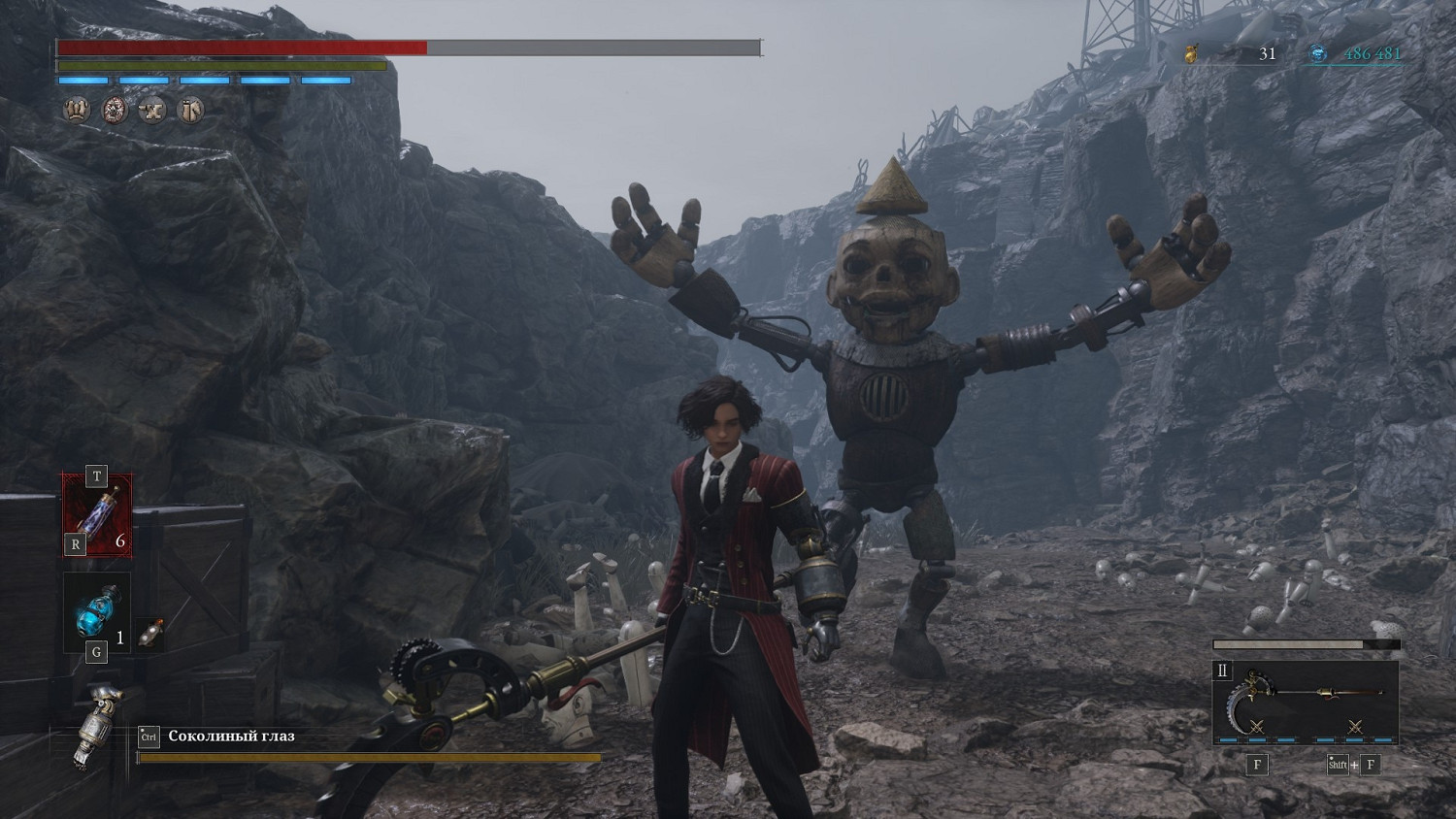
Task: Use the blue Pulse Cell flask slot
Action: point(96,613)
